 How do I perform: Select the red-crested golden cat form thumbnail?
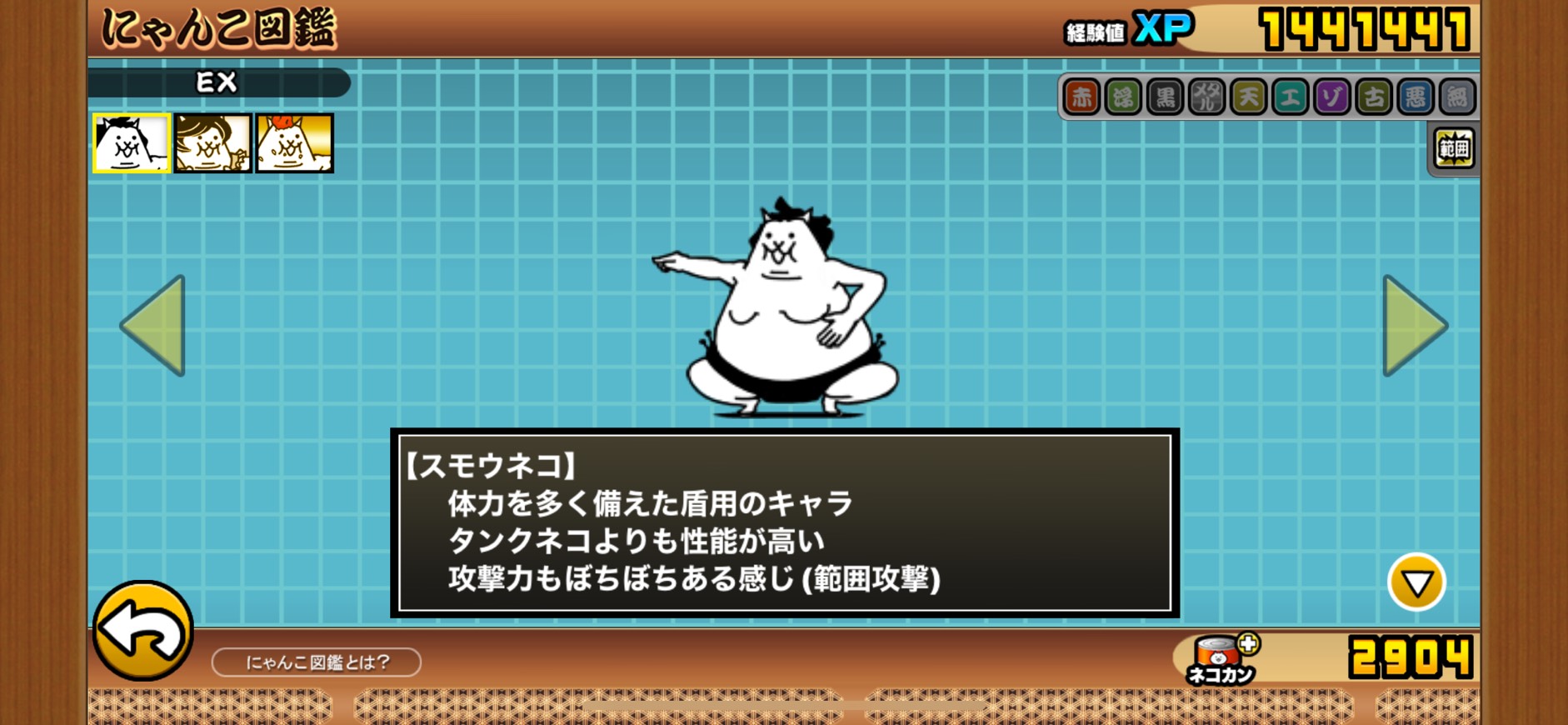tap(294, 143)
